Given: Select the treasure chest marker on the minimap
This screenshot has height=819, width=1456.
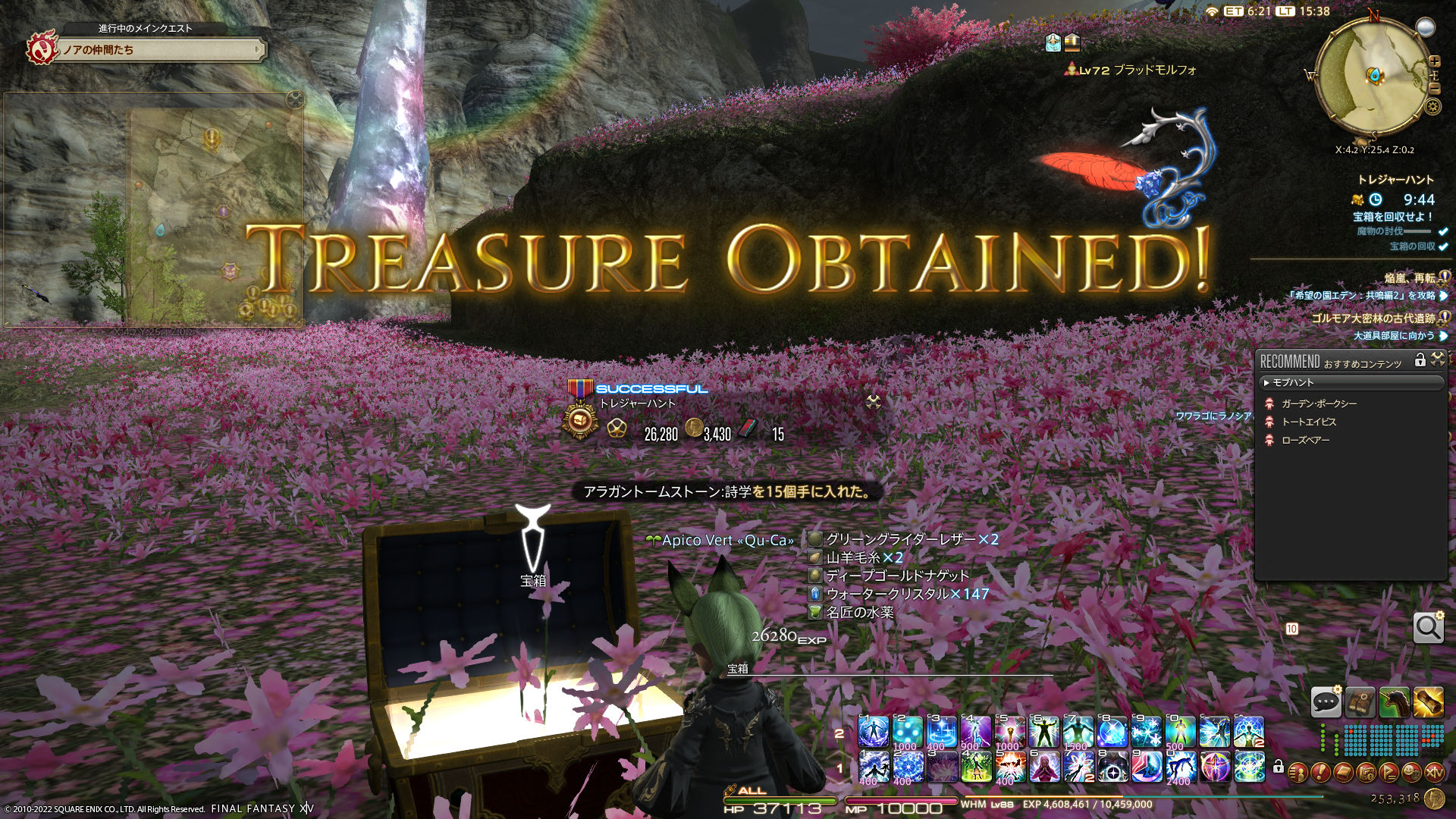Looking at the screenshot, I should [x=1374, y=75].
